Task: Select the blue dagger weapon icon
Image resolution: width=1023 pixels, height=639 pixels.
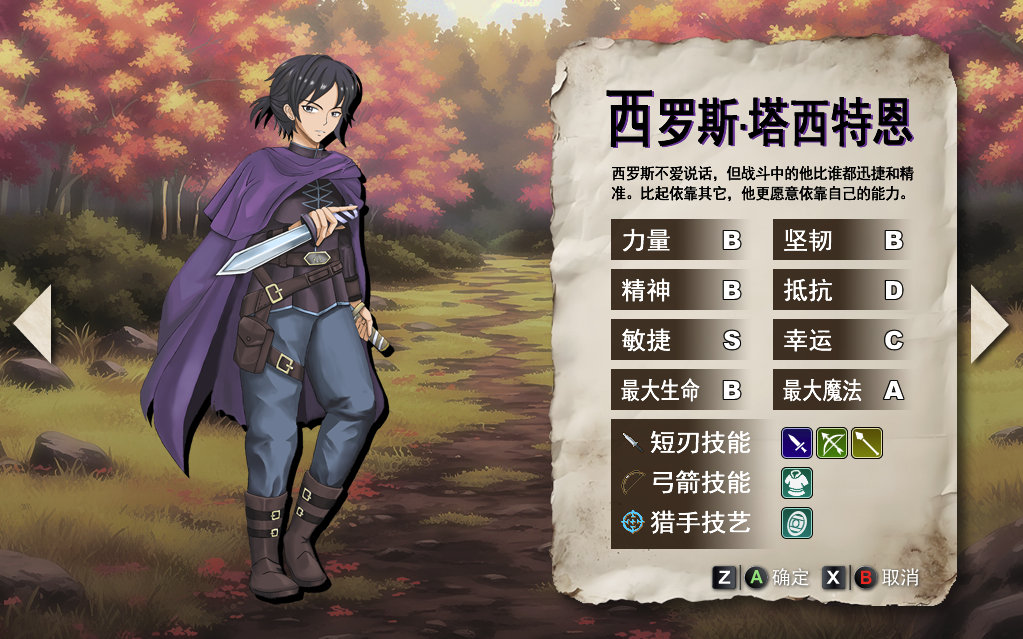Action: [797, 443]
